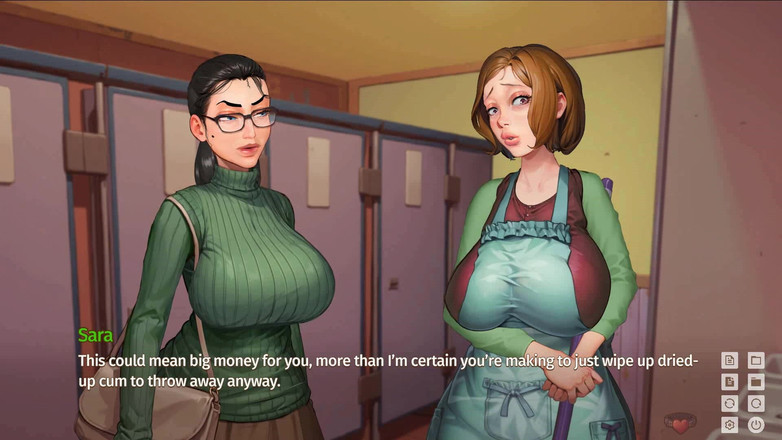Screen dimensions: 782x440
Task: Click the outlined folder icon
Action: (x=756, y=360)
